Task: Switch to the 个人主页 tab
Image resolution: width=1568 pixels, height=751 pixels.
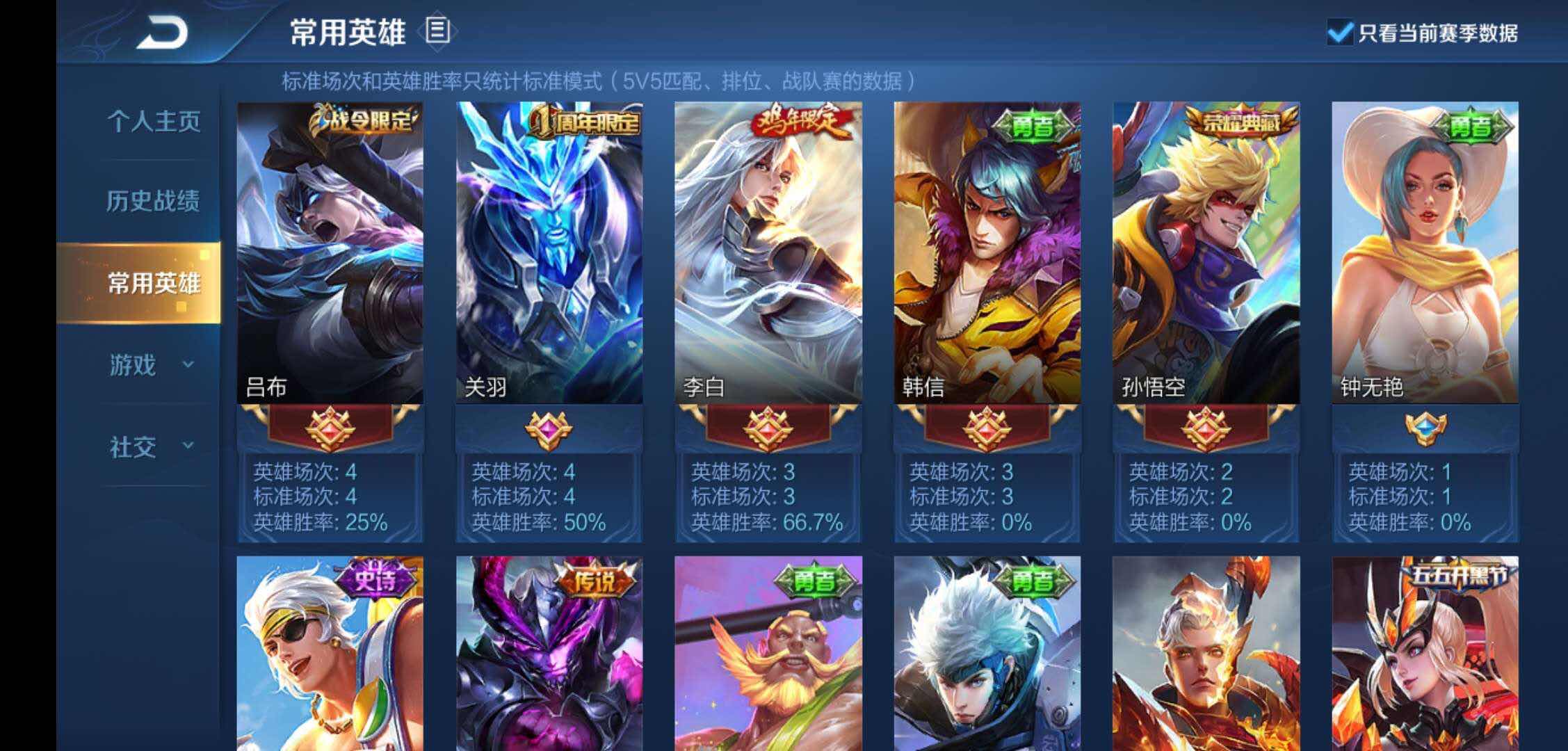Action: point(154,122)
